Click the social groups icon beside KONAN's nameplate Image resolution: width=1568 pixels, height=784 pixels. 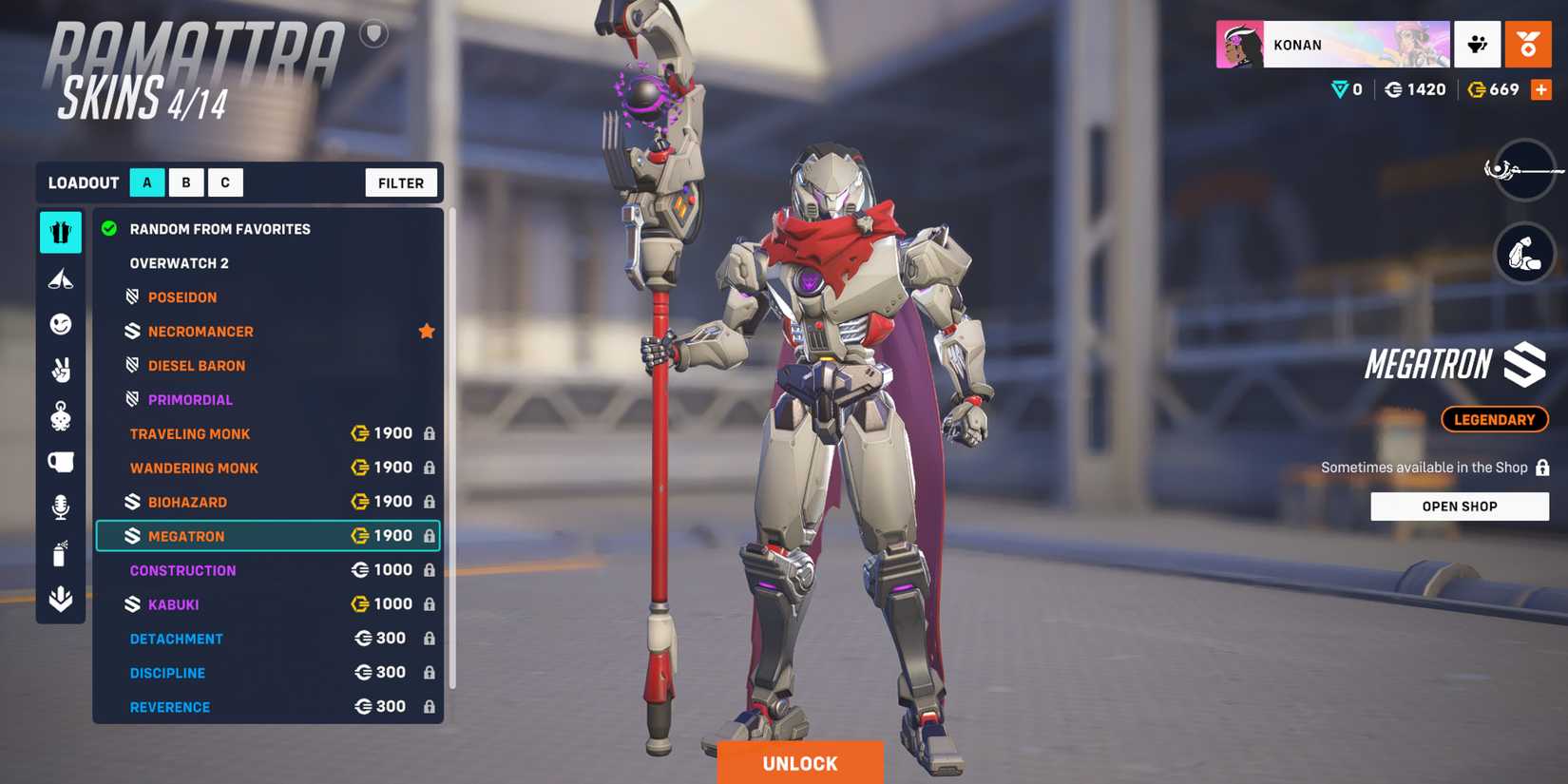(1477, 45)
